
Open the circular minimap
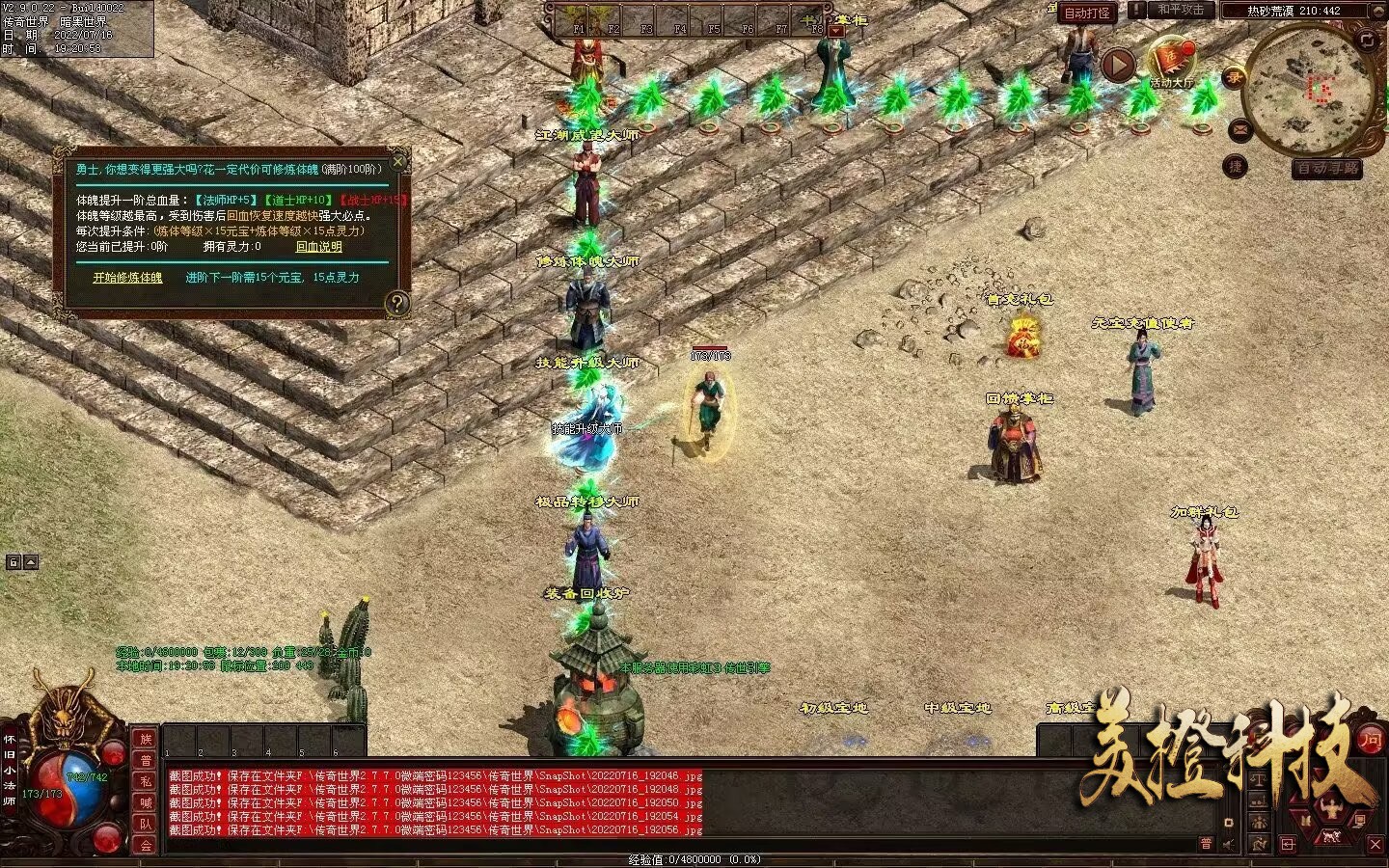pyautogui.click(x=1309, y=89)
